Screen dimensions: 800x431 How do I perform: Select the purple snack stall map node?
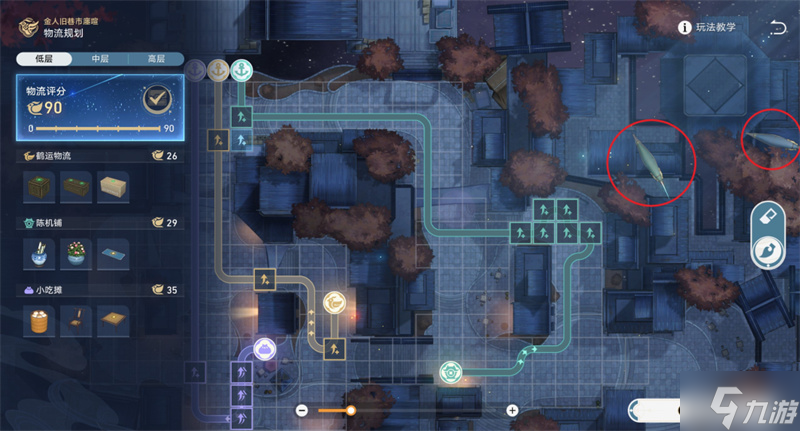coord(264,348)
